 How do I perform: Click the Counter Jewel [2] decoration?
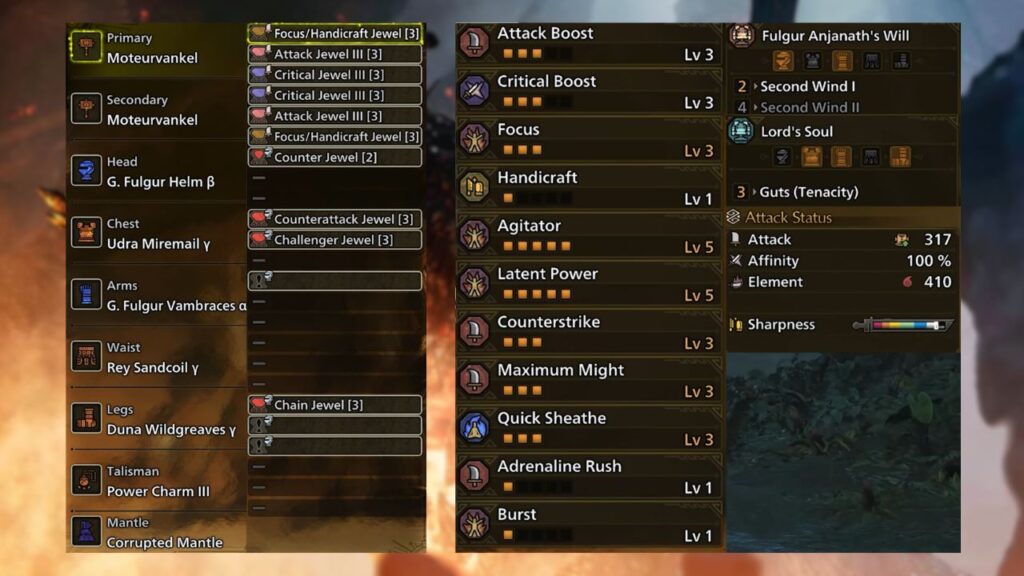334,157
